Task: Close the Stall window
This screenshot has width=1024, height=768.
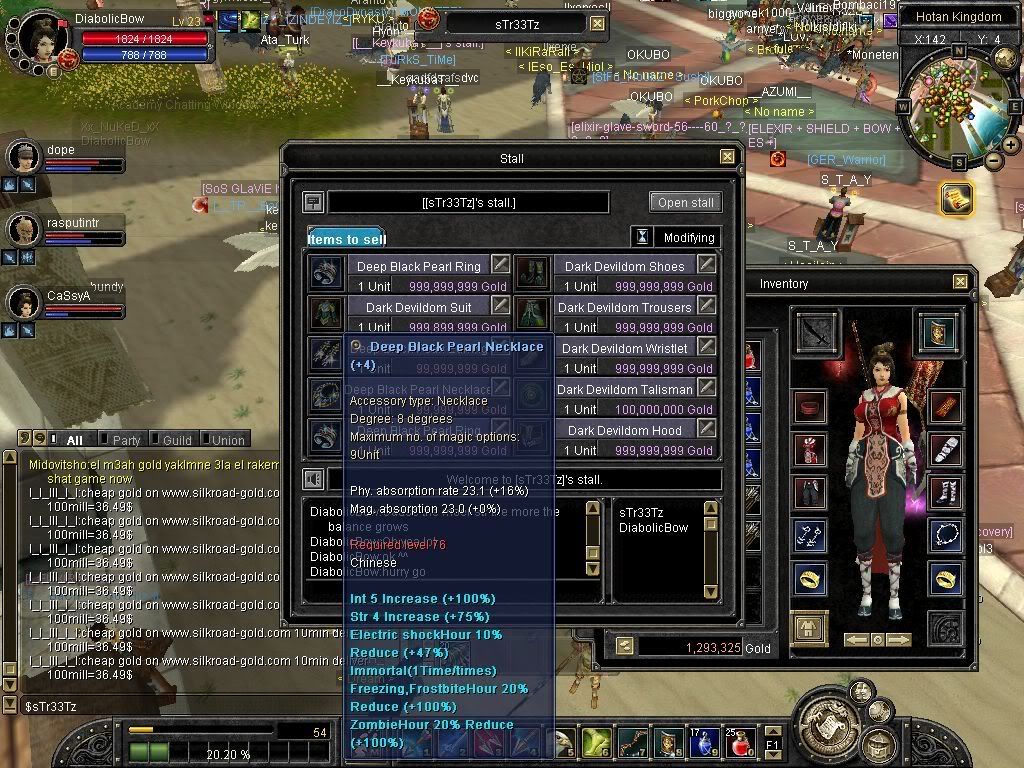Action: [727, 157]
